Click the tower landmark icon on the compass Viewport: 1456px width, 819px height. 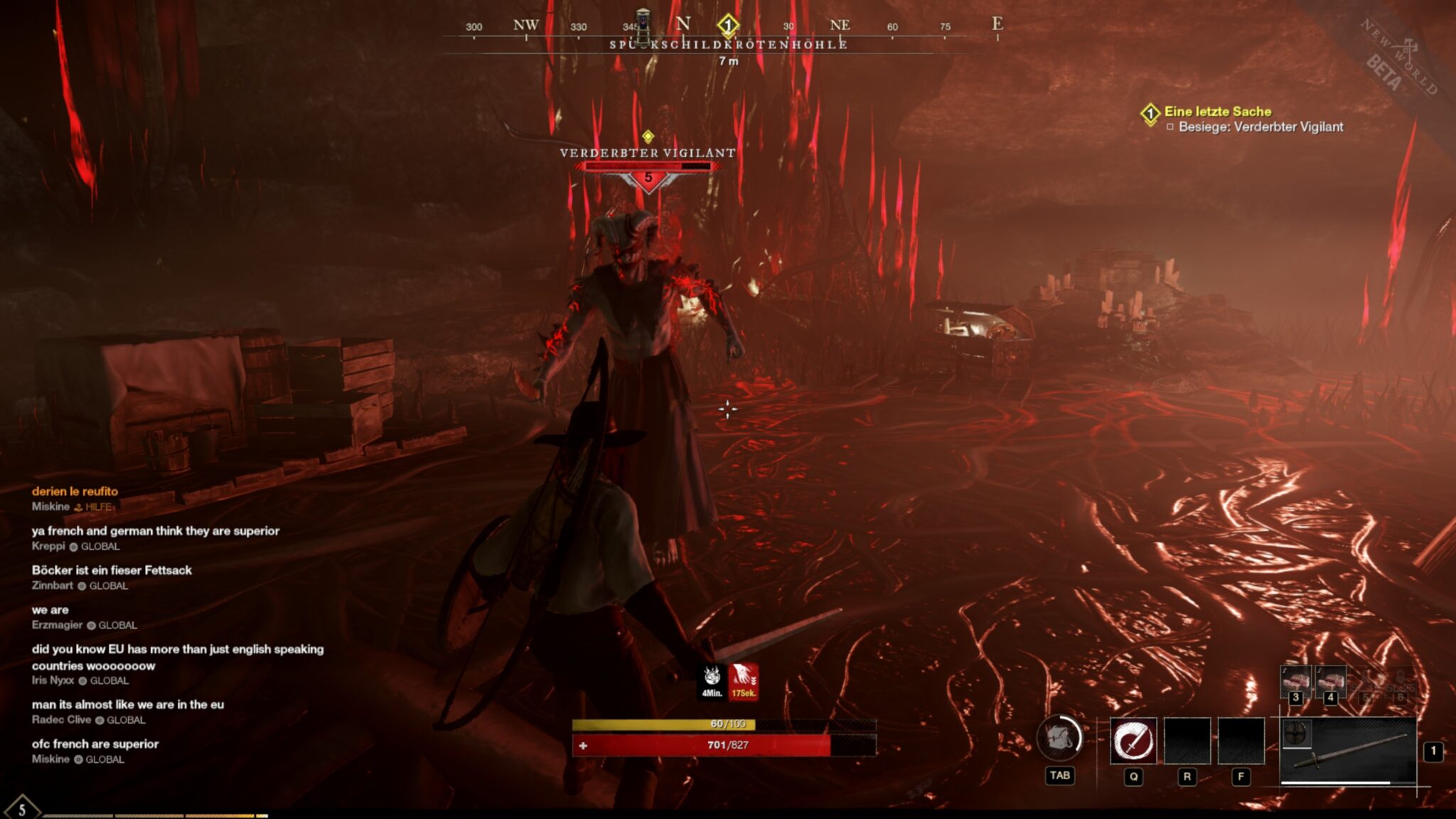tap(643, 25)
